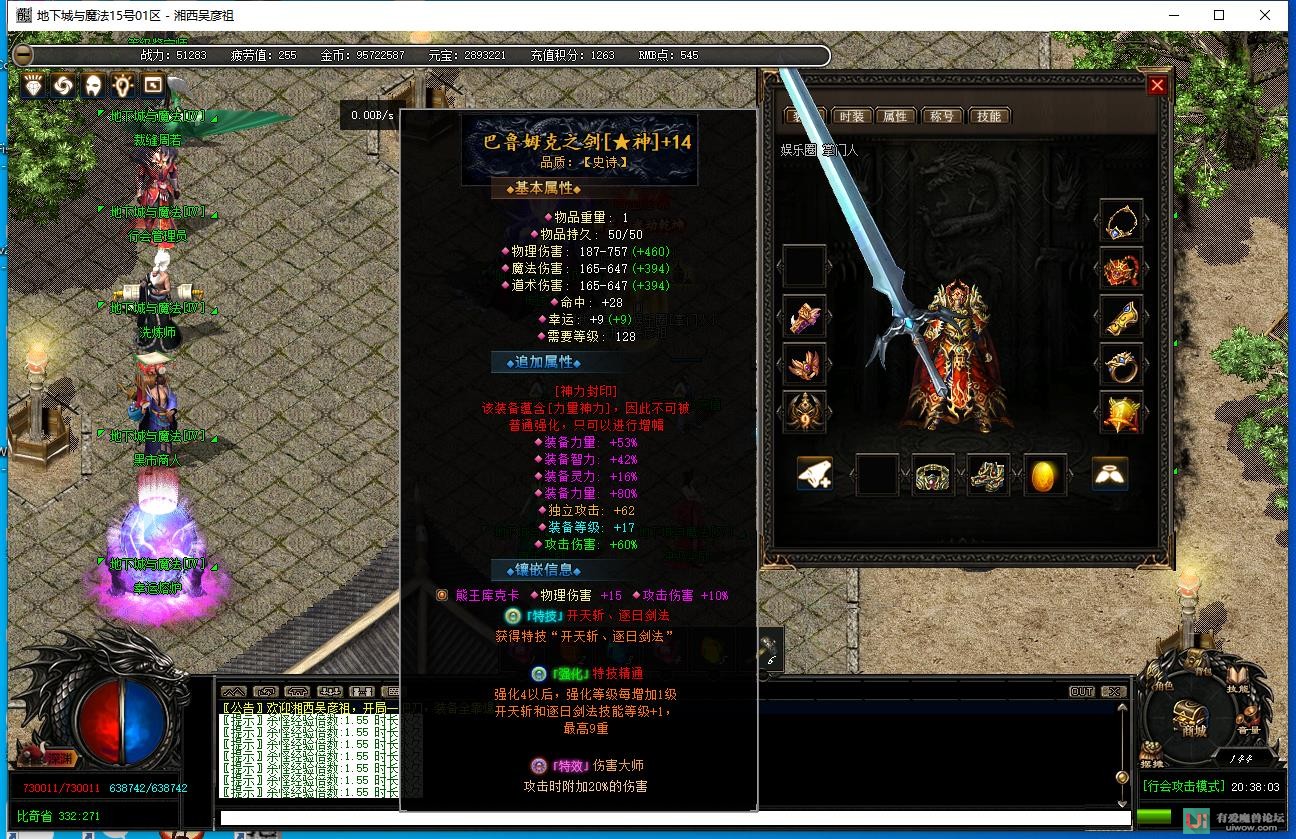Image resolution: width=1296 pixels, height=839 pixels.
Task: Click the 熊王库卡 gem icon in the weapon tooltip
Action: click(x=440, y=594)
